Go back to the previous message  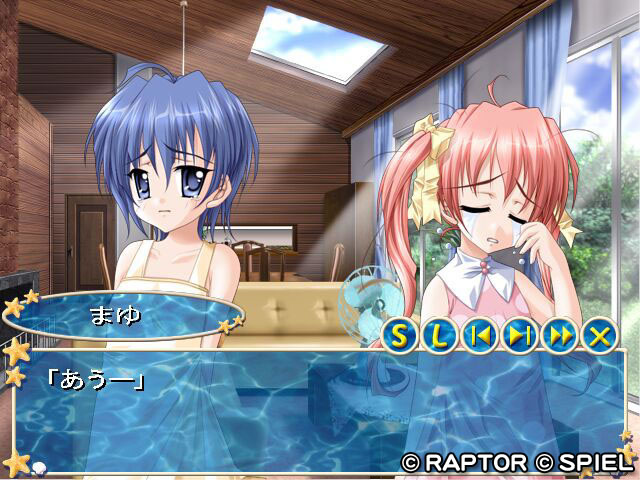point(481,336)
